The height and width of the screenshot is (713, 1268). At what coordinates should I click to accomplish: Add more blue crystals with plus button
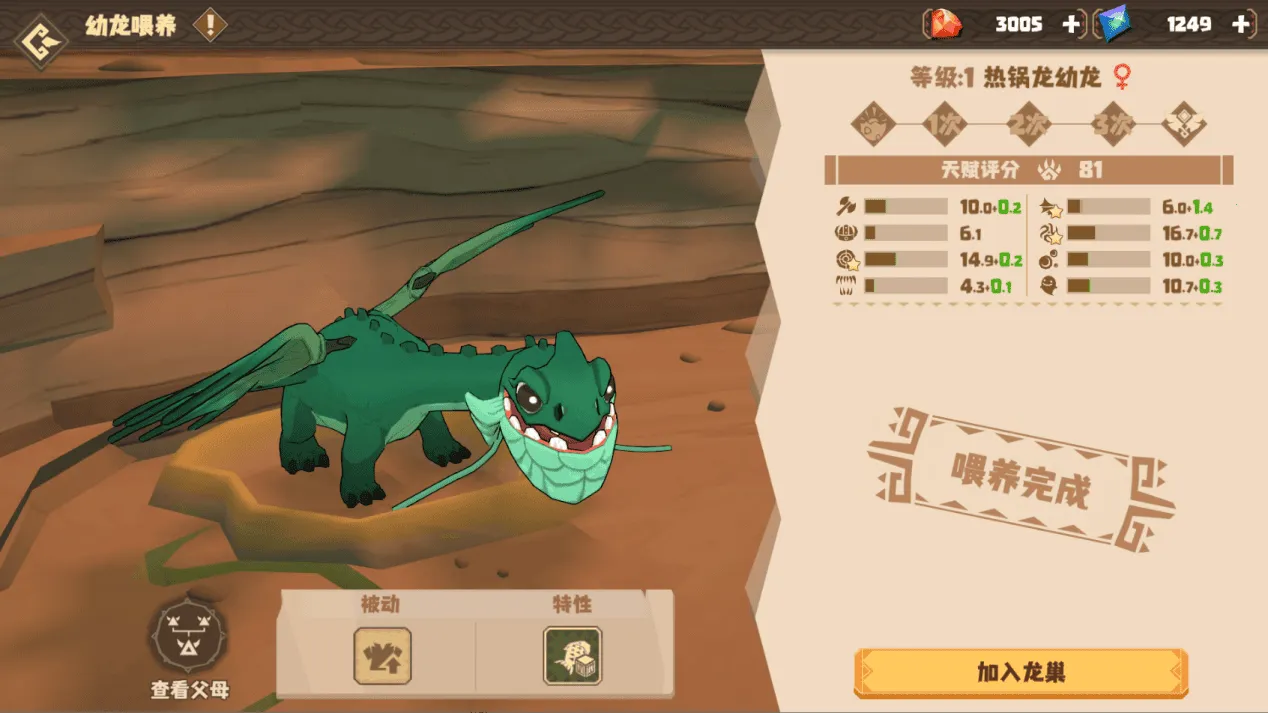[x=1241, y=25]
